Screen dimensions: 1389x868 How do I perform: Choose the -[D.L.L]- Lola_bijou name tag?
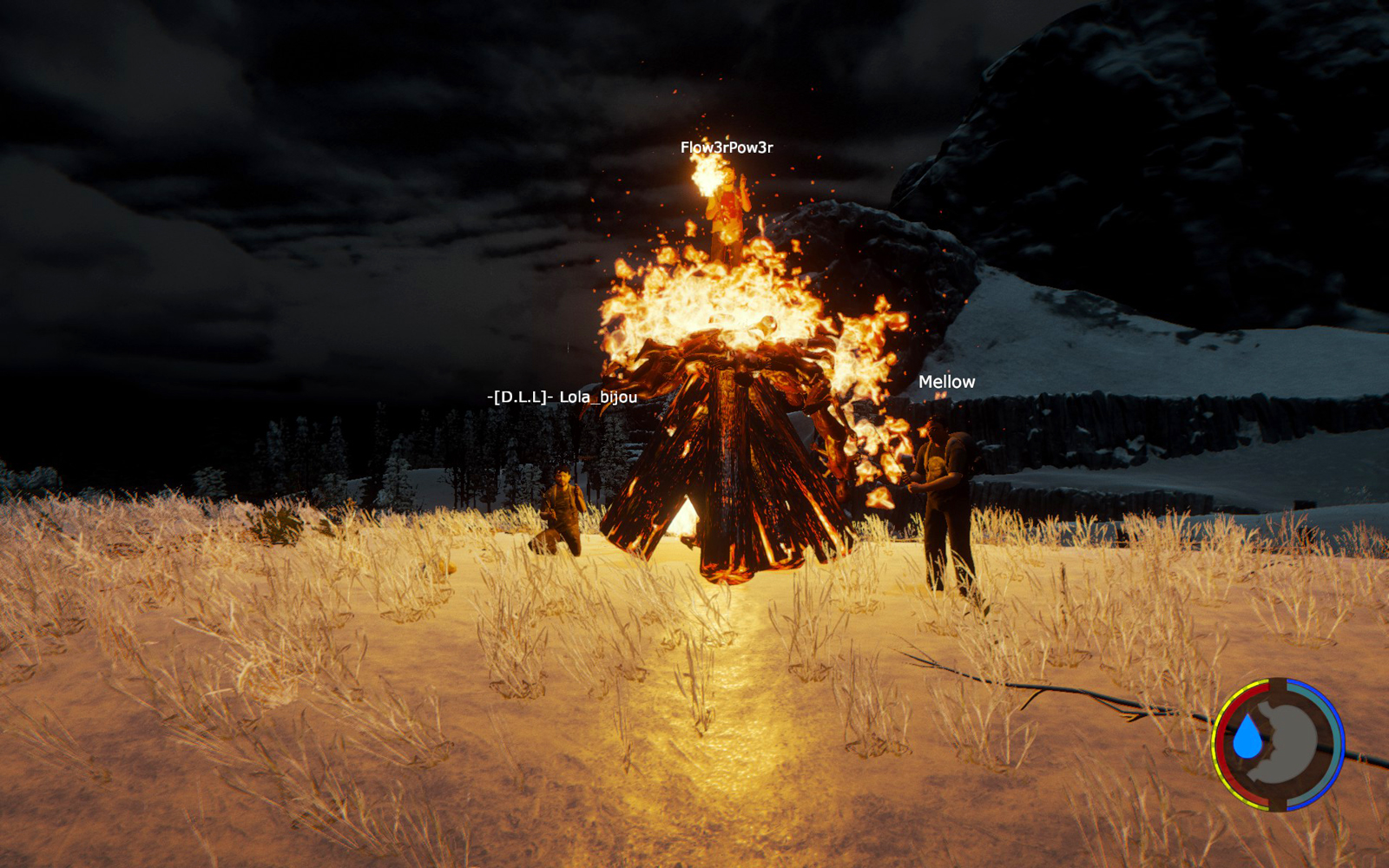pos(562,398)
